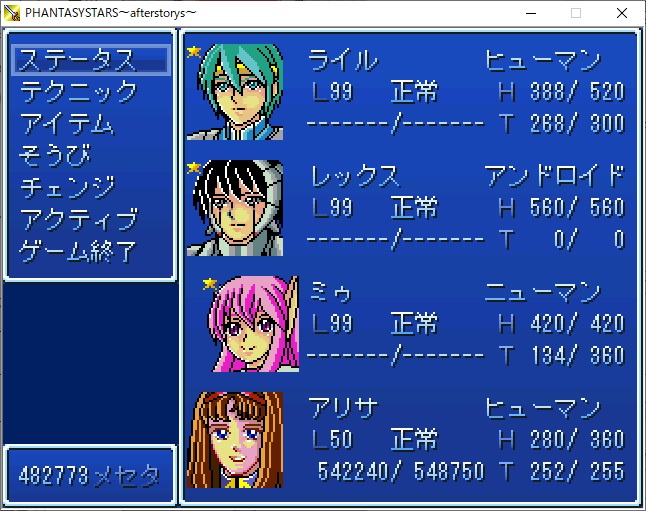Select アリサ's character portrait

[x=234, y=440]
